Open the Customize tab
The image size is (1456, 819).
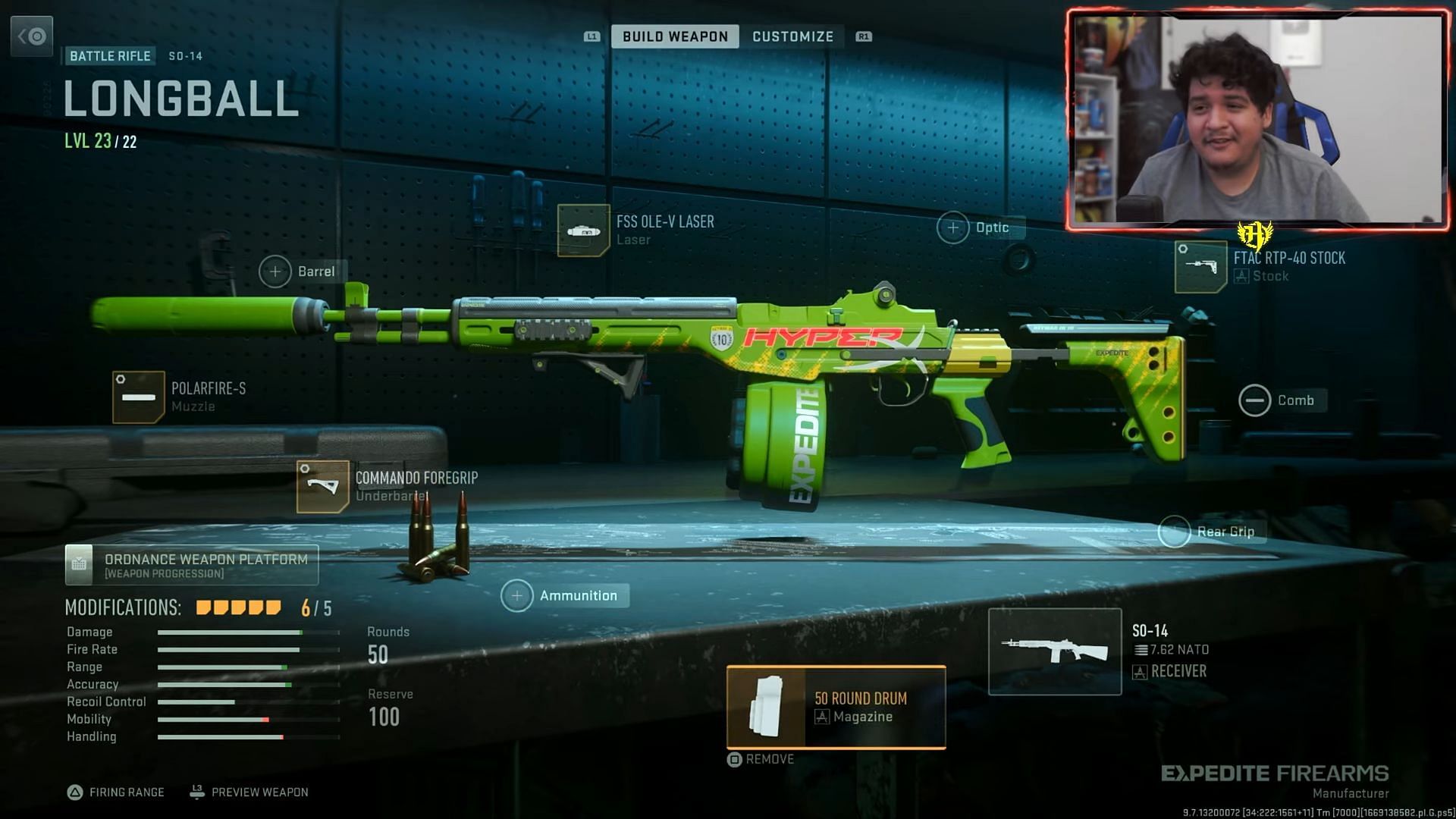[792, 36]
